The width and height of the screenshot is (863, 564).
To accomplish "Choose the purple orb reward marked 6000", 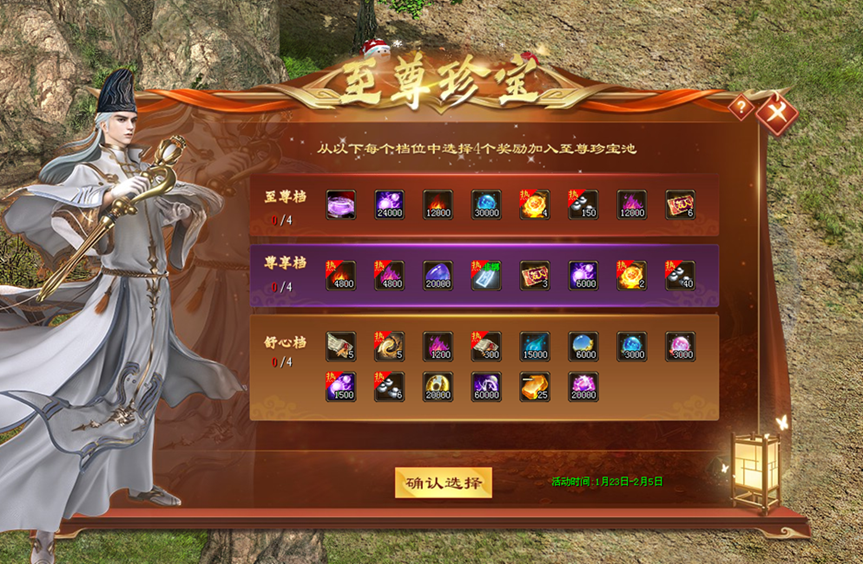I will click(583, 276).
